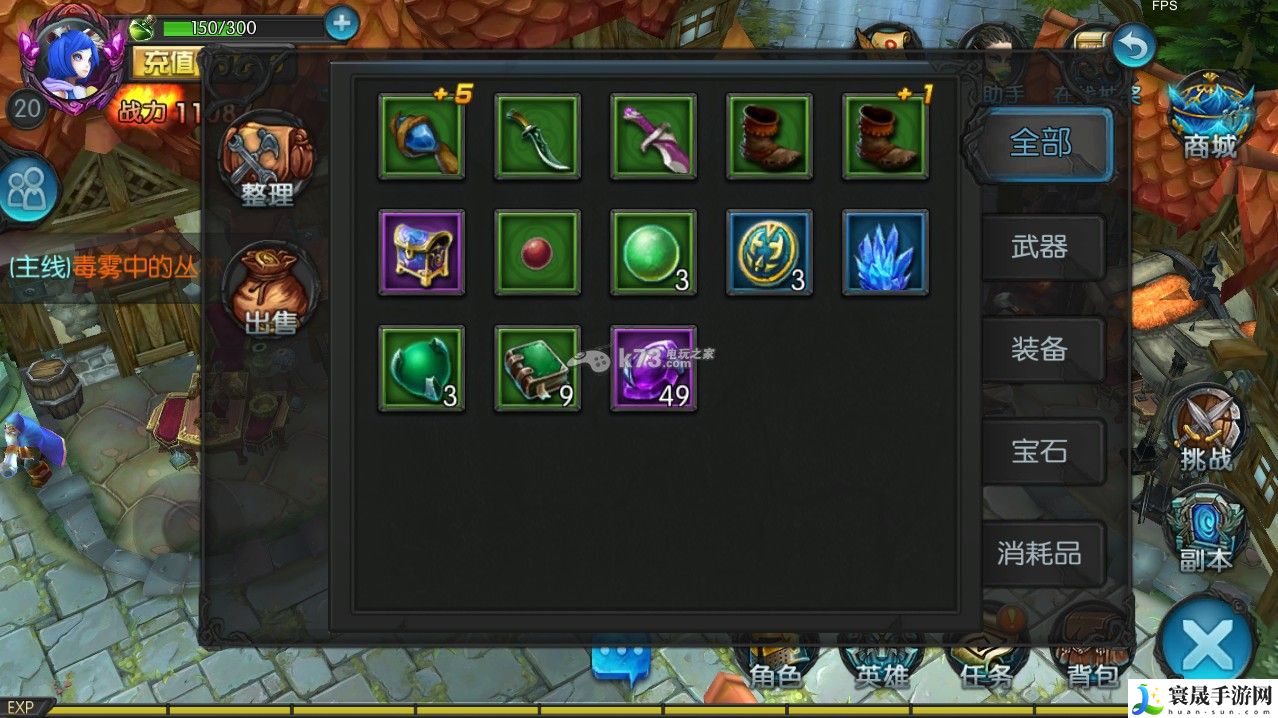Click the gold emblem coin item
The width and height of the screenshot is (1278, 718).
769,252
